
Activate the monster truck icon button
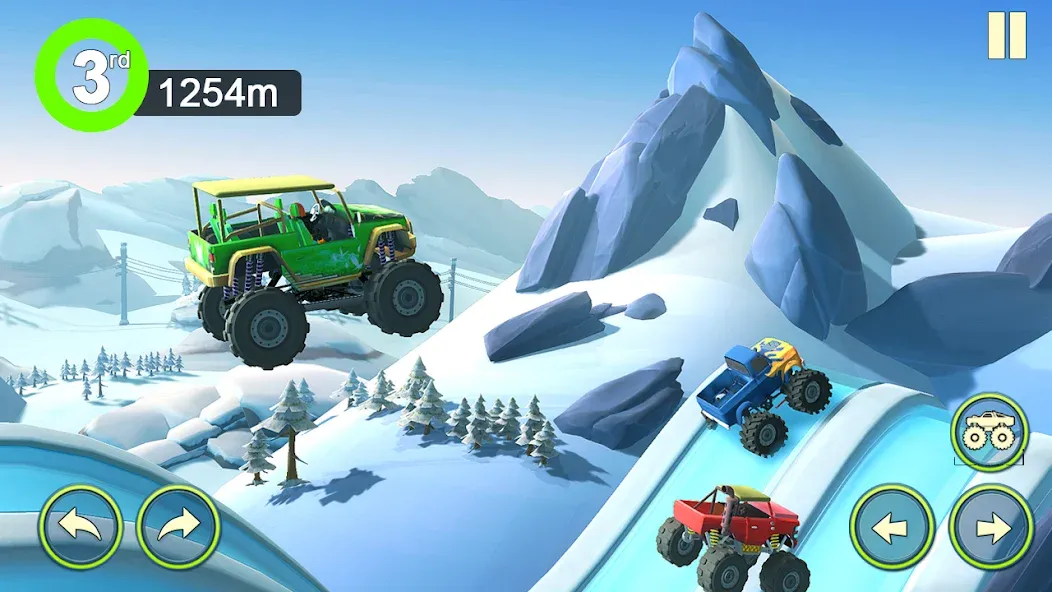(989, 432)
